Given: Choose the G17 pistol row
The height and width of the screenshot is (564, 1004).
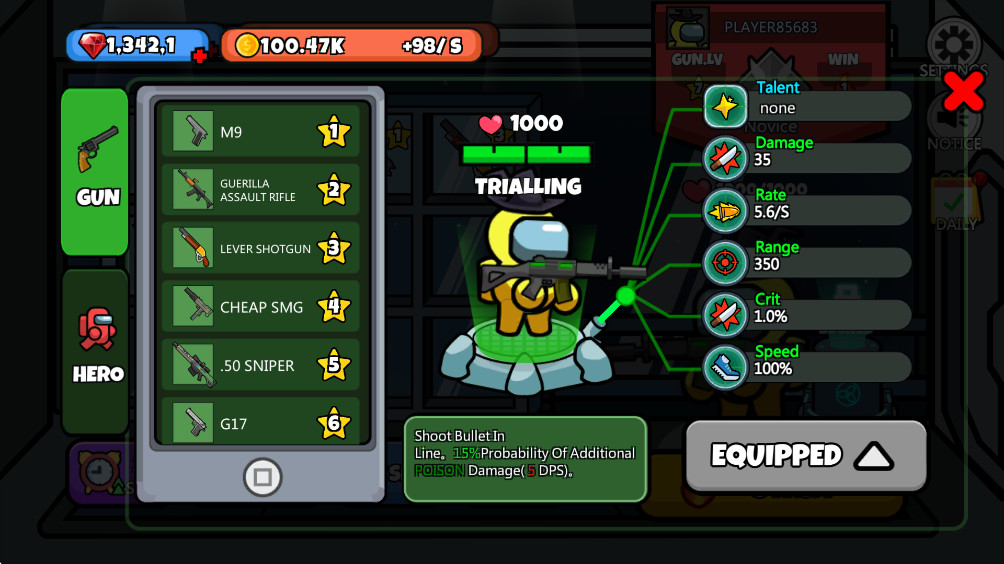Looking at the screenshot, I should 260,423.
